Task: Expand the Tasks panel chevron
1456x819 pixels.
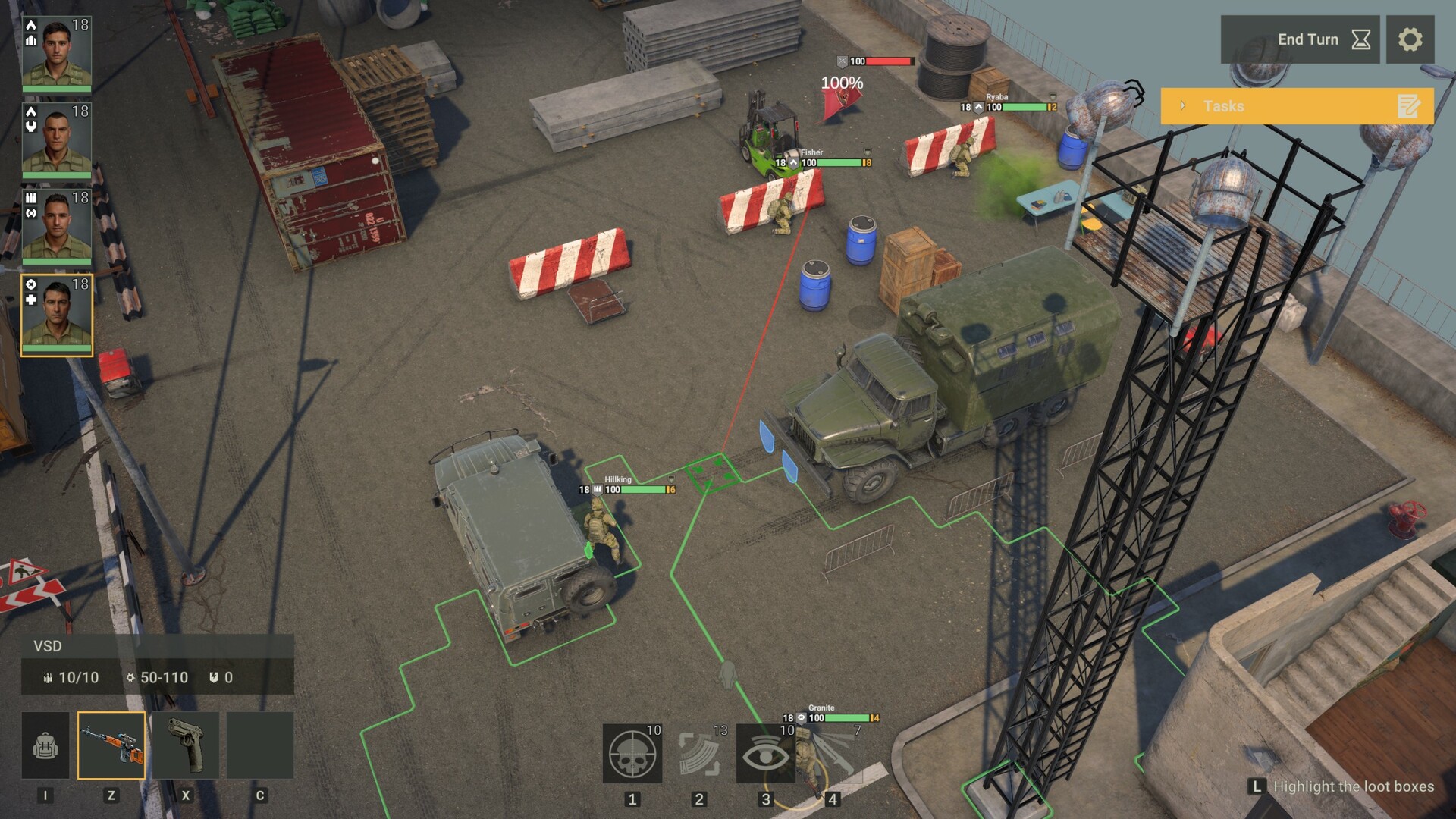Action: pos(1181,105)
